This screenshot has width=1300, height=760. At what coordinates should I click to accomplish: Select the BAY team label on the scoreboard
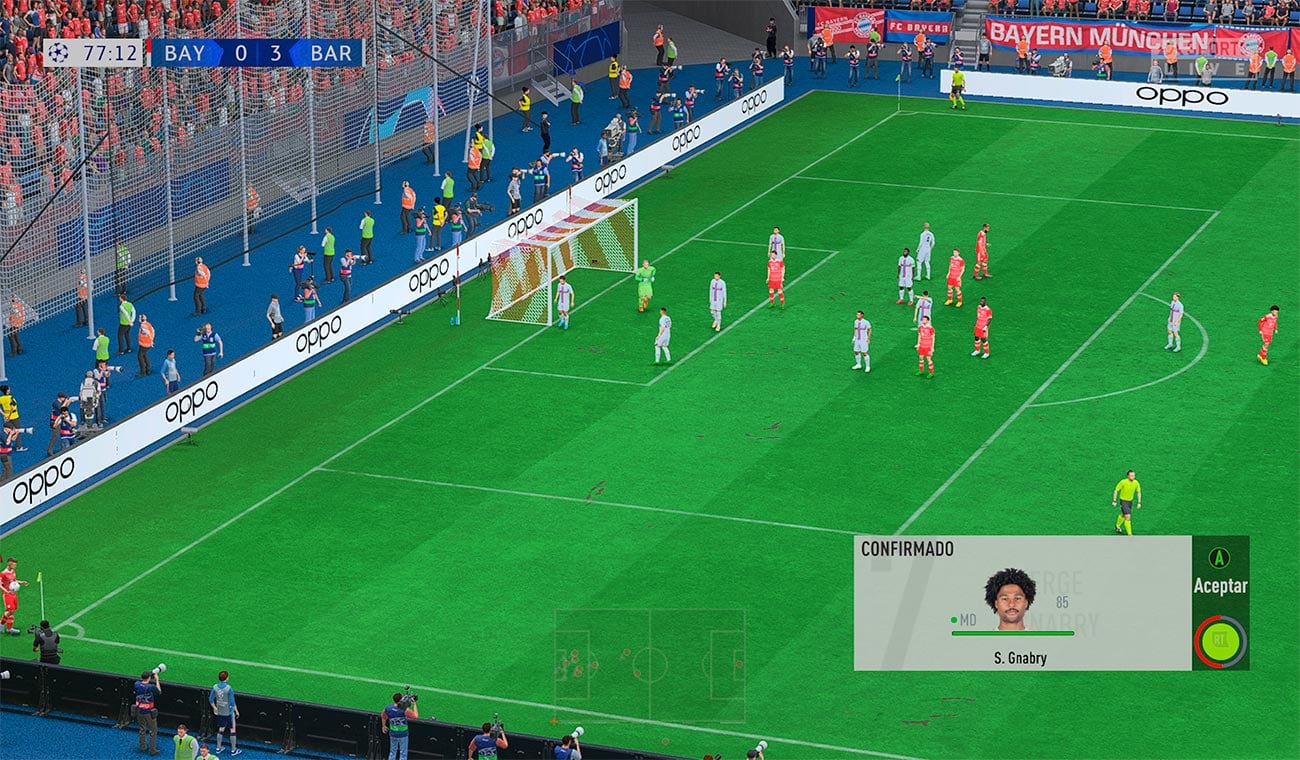coord(183,53)
